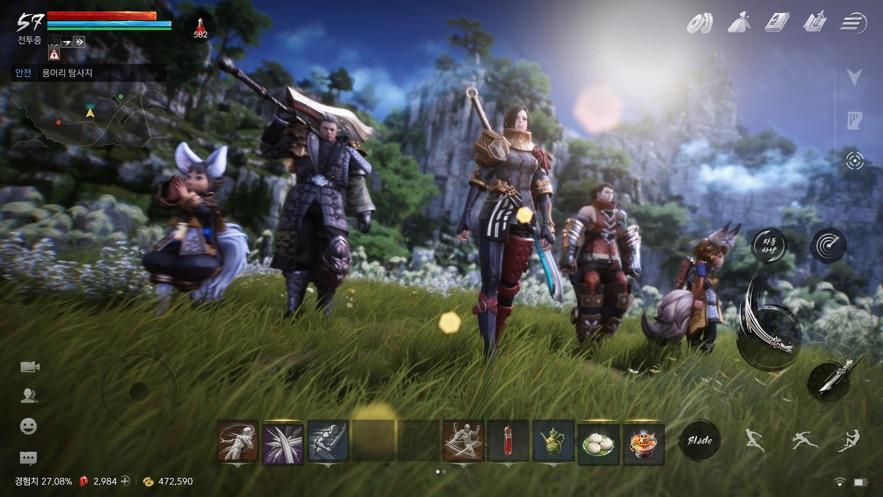Click the plus button next to 2,984 currency

[x=125, y=481]
